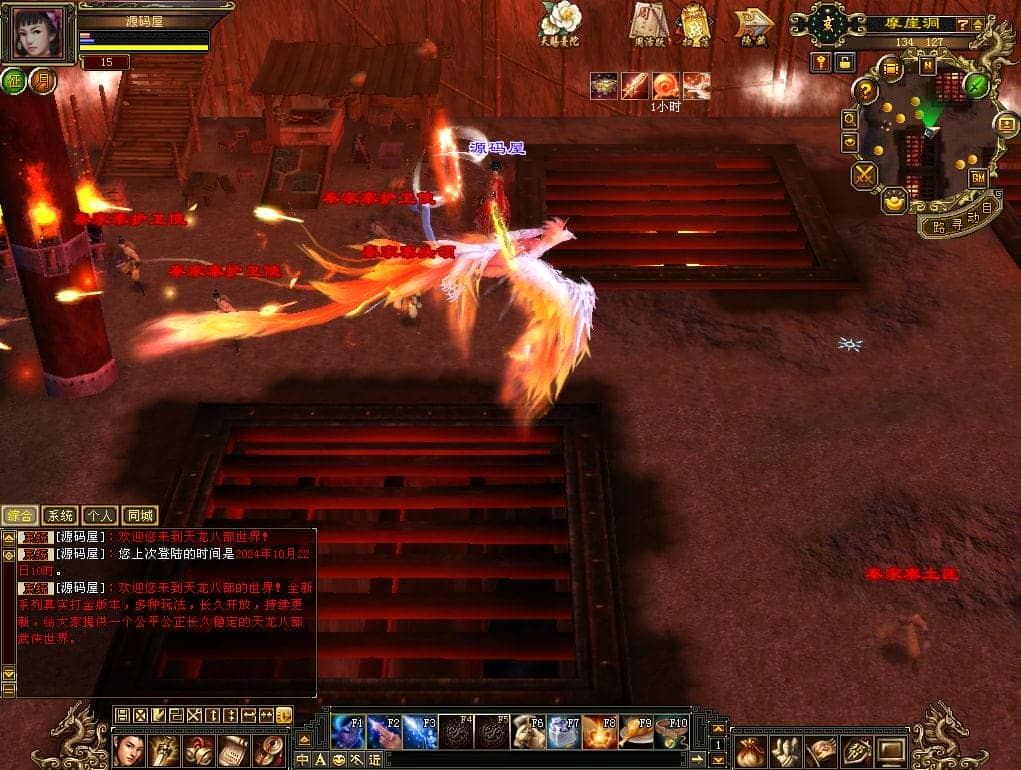Viewport: 1021px width, 770px height.
Task: Switch to the 同城 chat tab
Action: (x=140, y=516)
